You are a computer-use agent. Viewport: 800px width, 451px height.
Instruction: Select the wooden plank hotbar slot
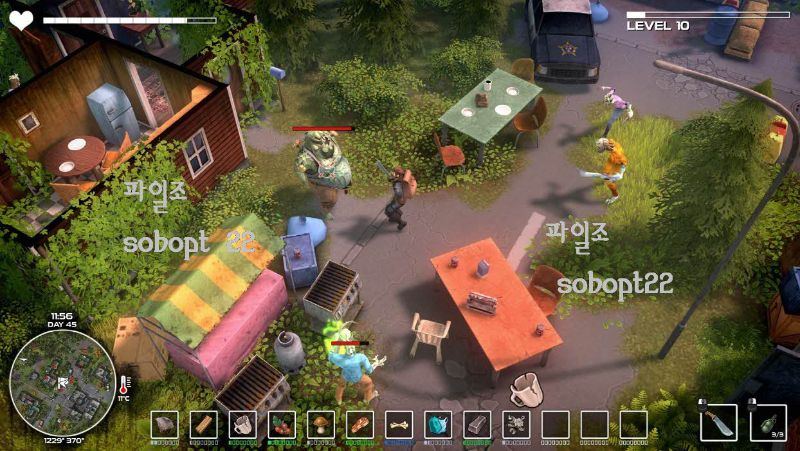point(203,424)
